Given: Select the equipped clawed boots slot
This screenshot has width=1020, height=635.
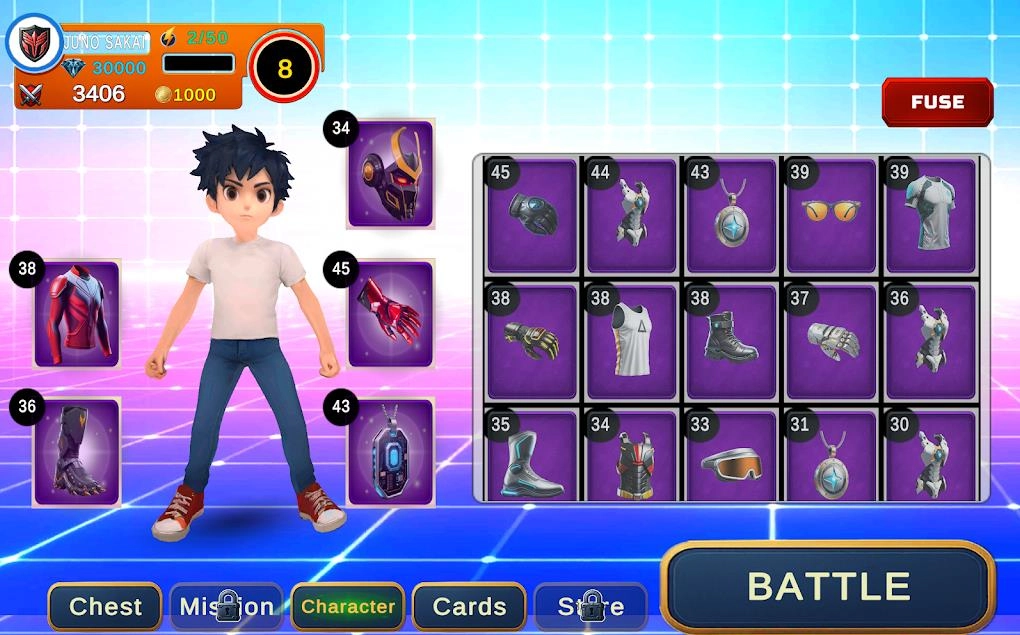Looking at the screenshot, I should [x=77, y=452].
